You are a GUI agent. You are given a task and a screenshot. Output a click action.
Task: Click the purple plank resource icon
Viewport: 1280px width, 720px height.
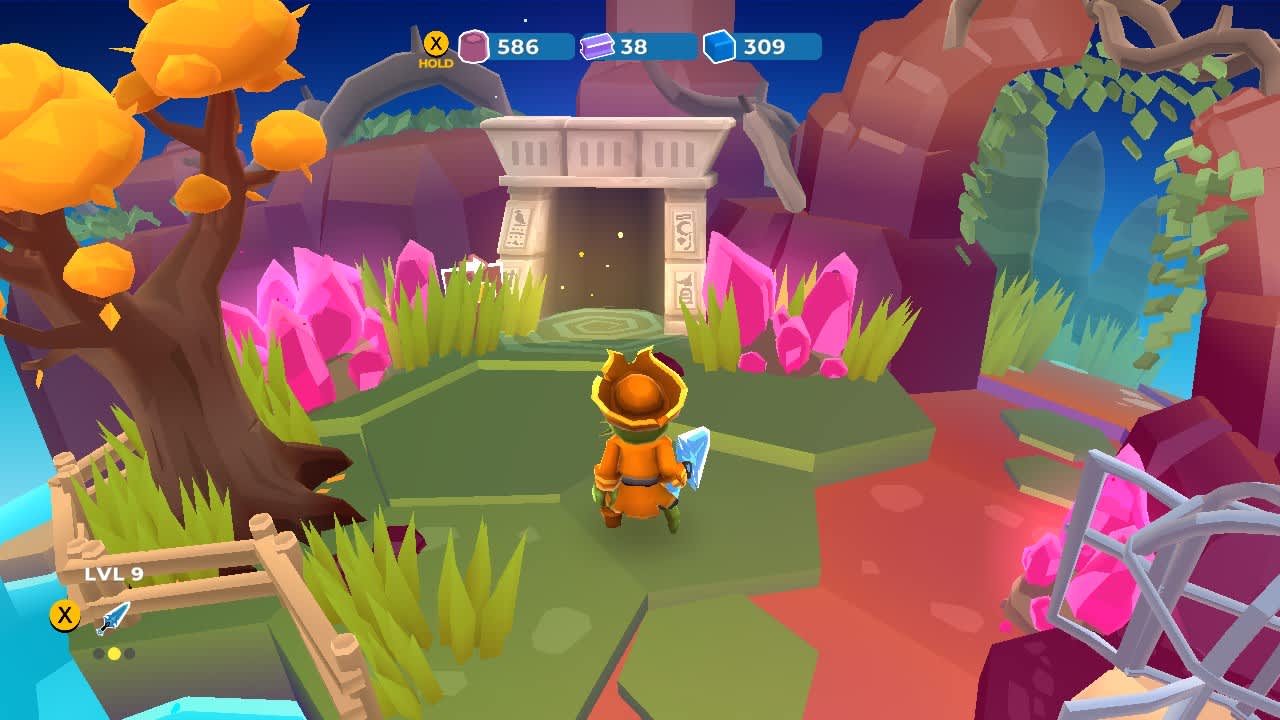(597, 45)
